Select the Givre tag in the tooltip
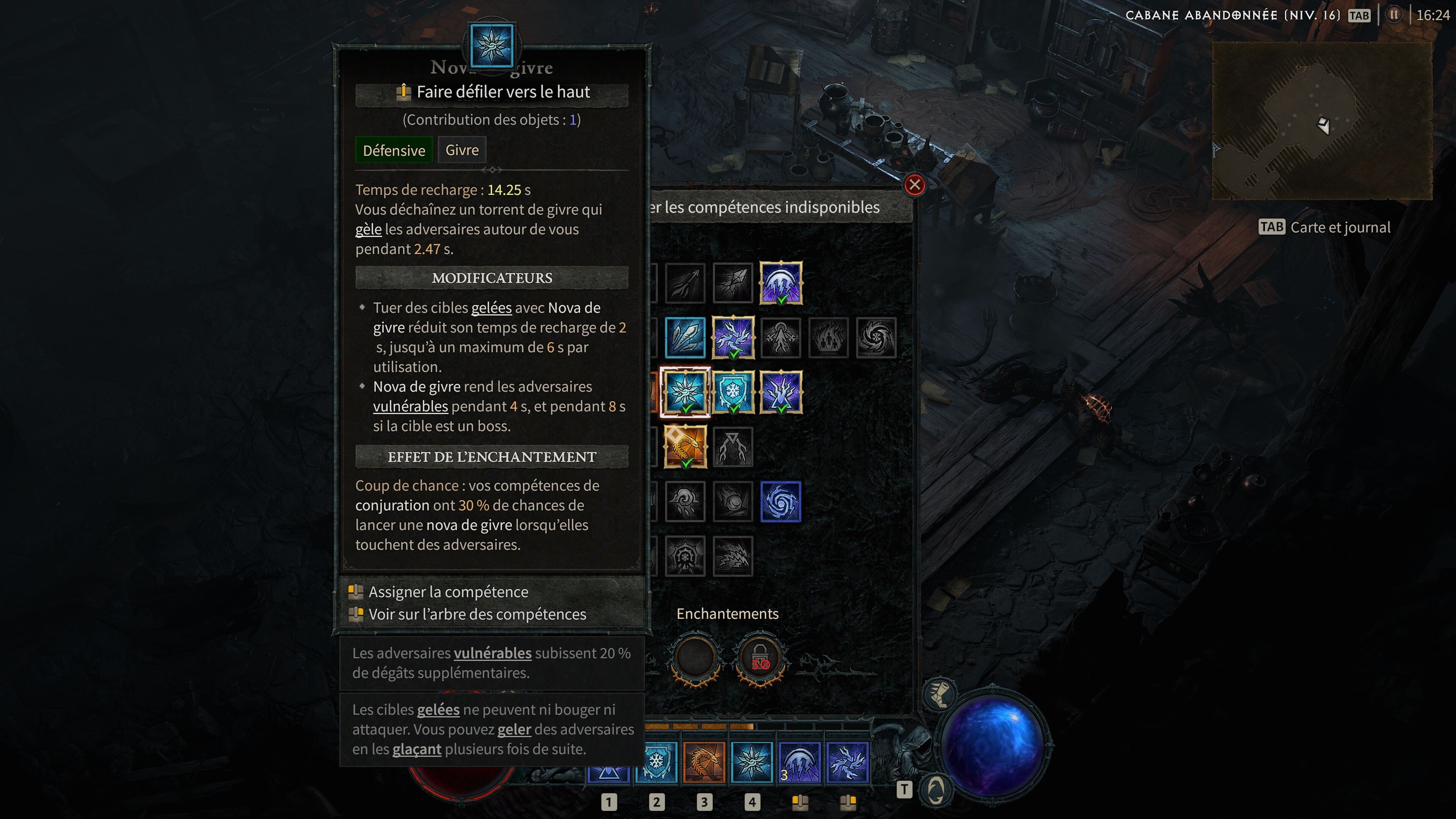Screen dimensions: 1456x819 462,150
